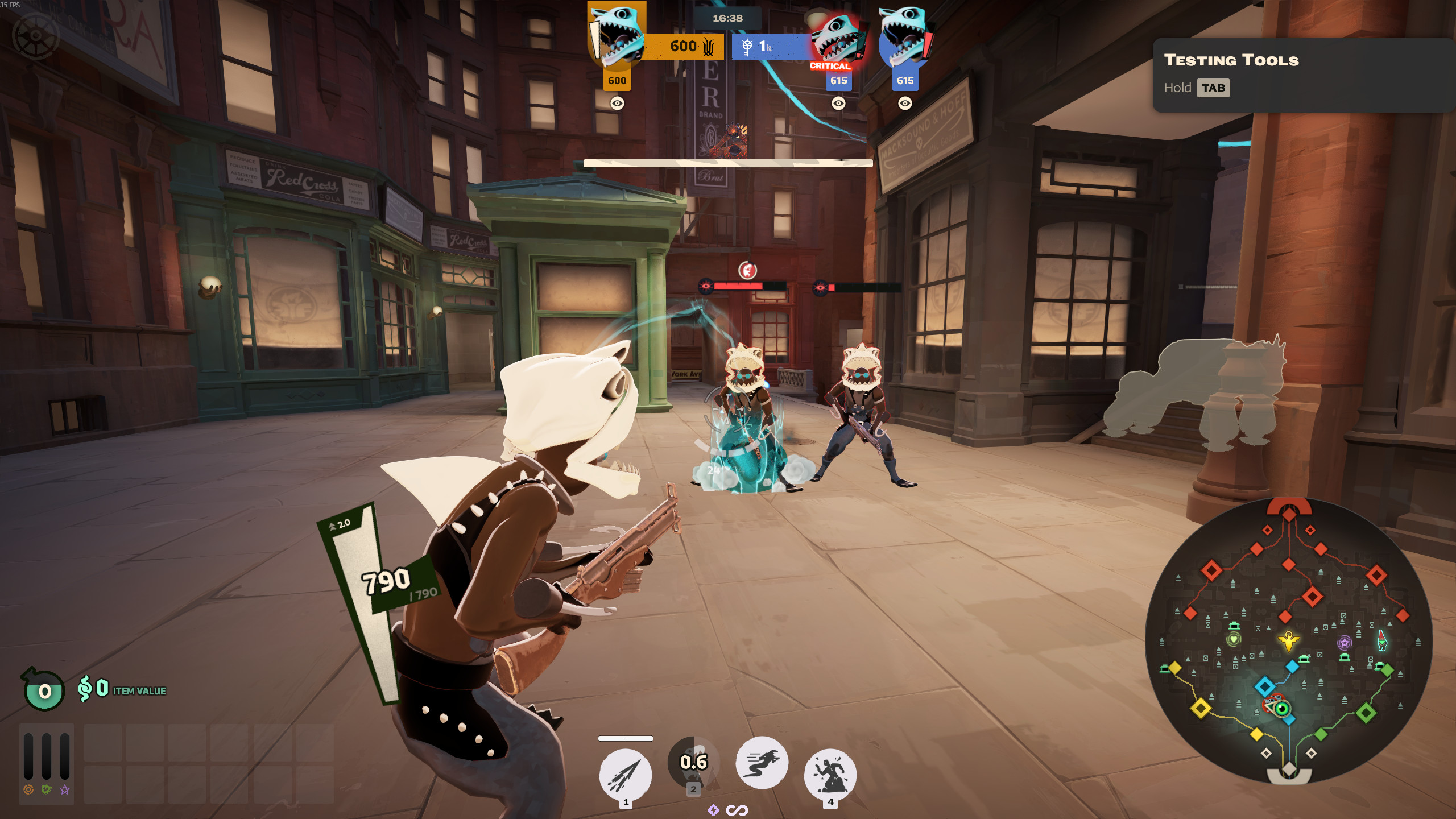
Task: Use the petrified statue ability in slot 4
Action: click(x=830, y=773)
